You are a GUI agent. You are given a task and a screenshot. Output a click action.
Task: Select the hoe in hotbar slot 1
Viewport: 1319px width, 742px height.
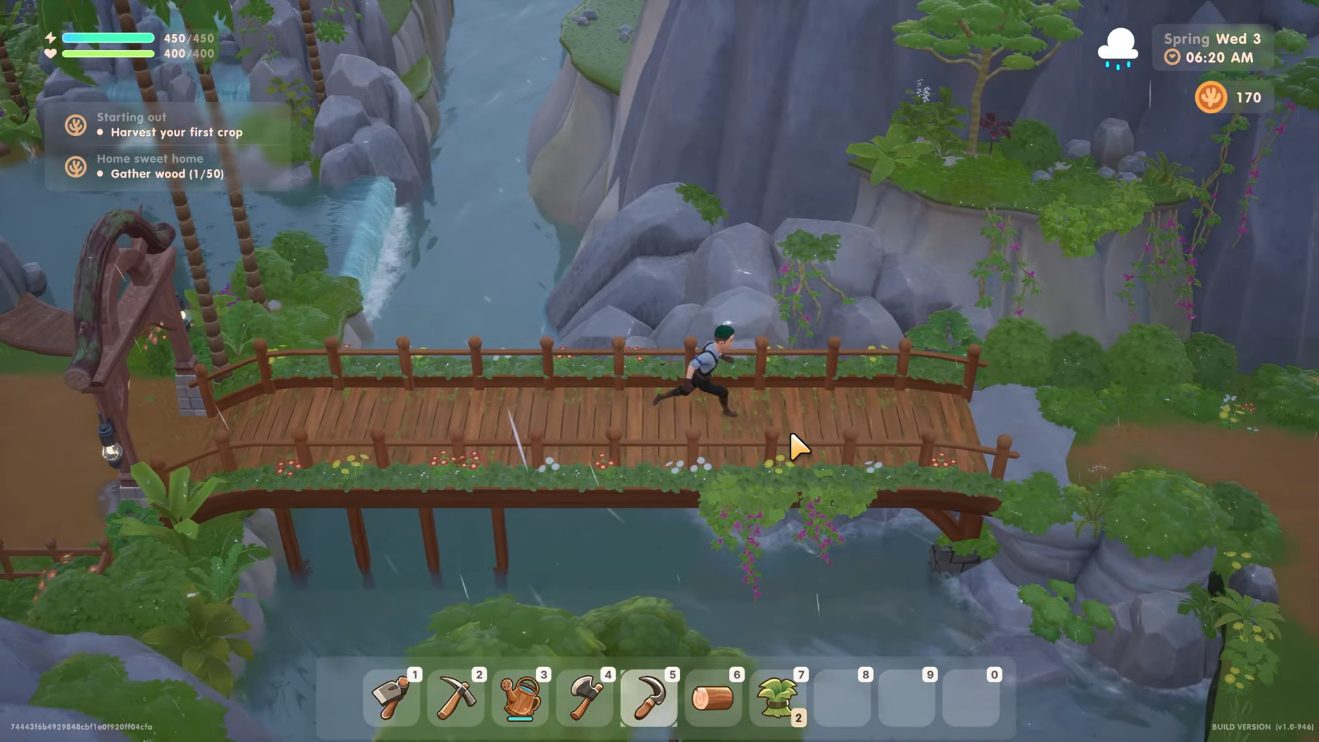point(391,697)
